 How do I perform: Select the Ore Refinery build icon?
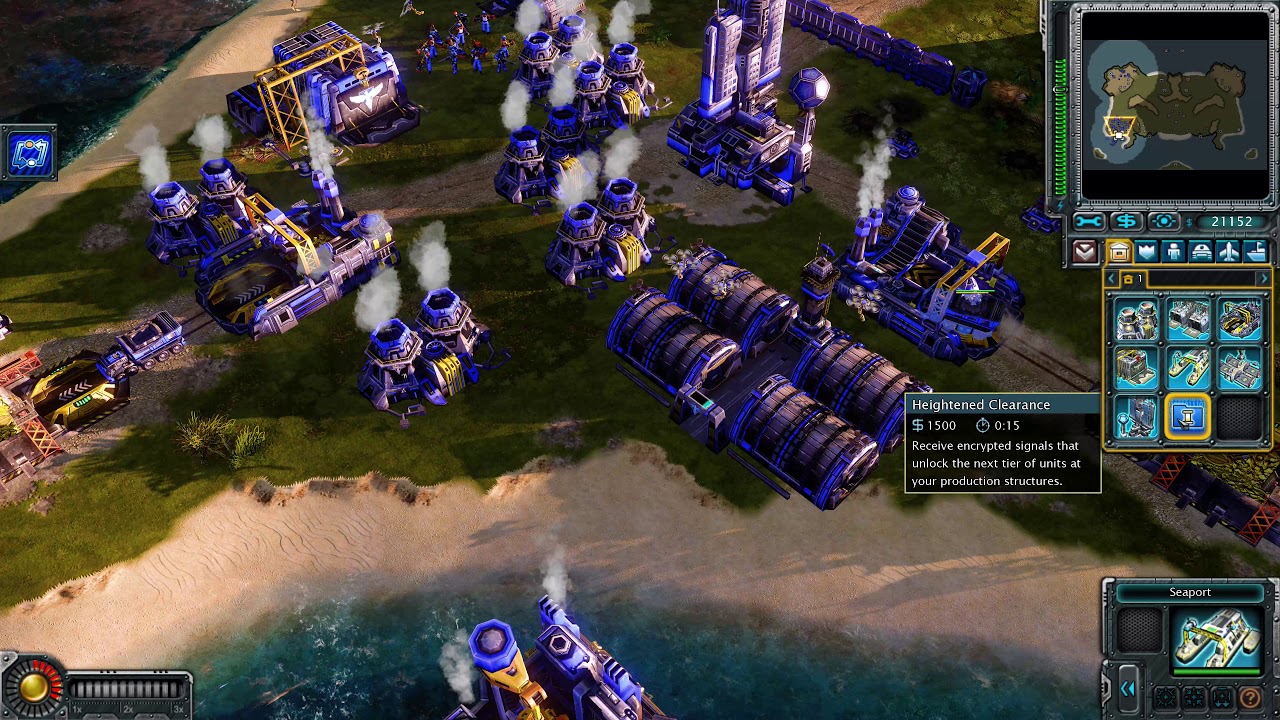(1239, 320)
